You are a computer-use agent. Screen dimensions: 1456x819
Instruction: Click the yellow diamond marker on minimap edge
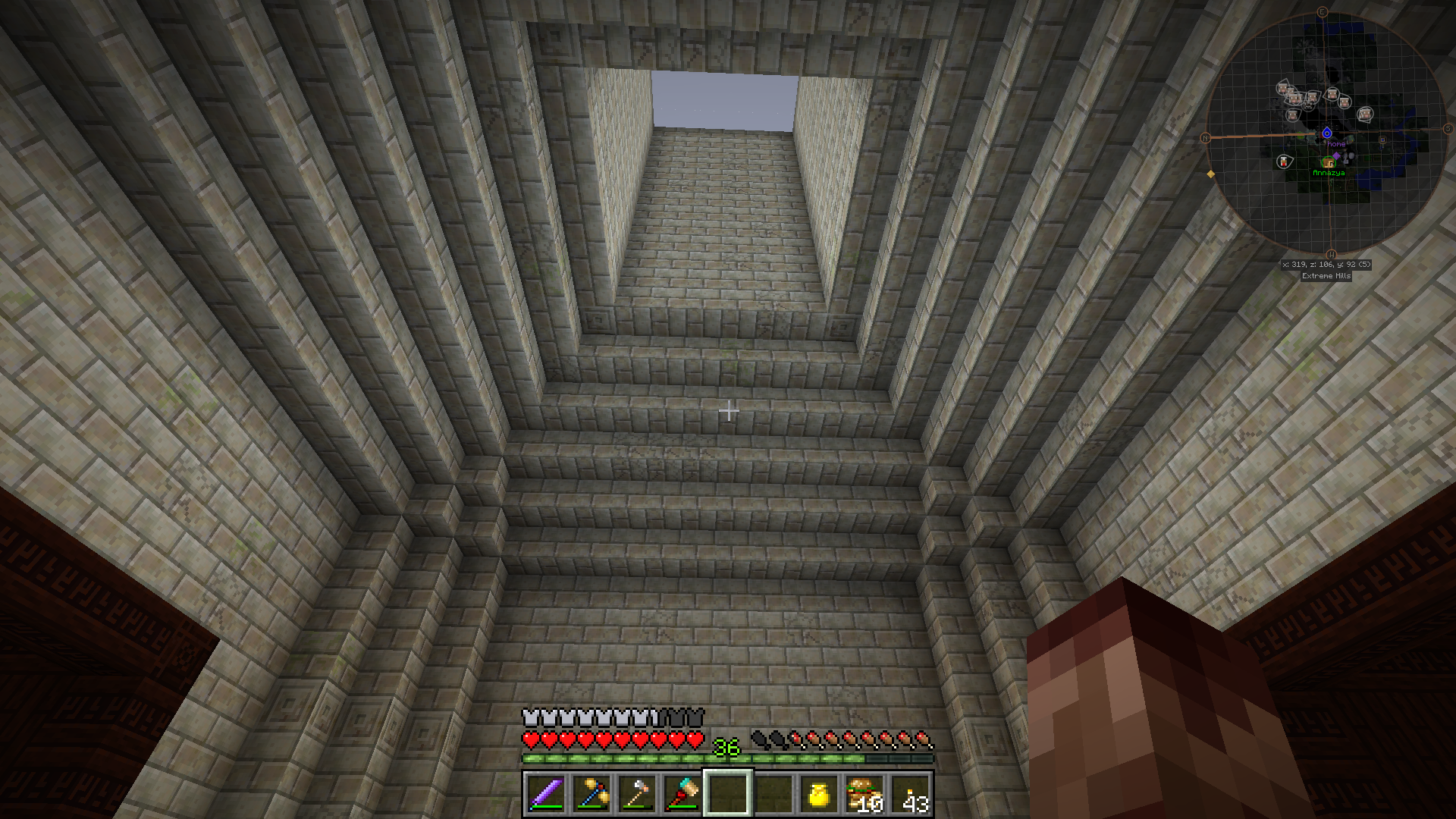pos(1211,174)
